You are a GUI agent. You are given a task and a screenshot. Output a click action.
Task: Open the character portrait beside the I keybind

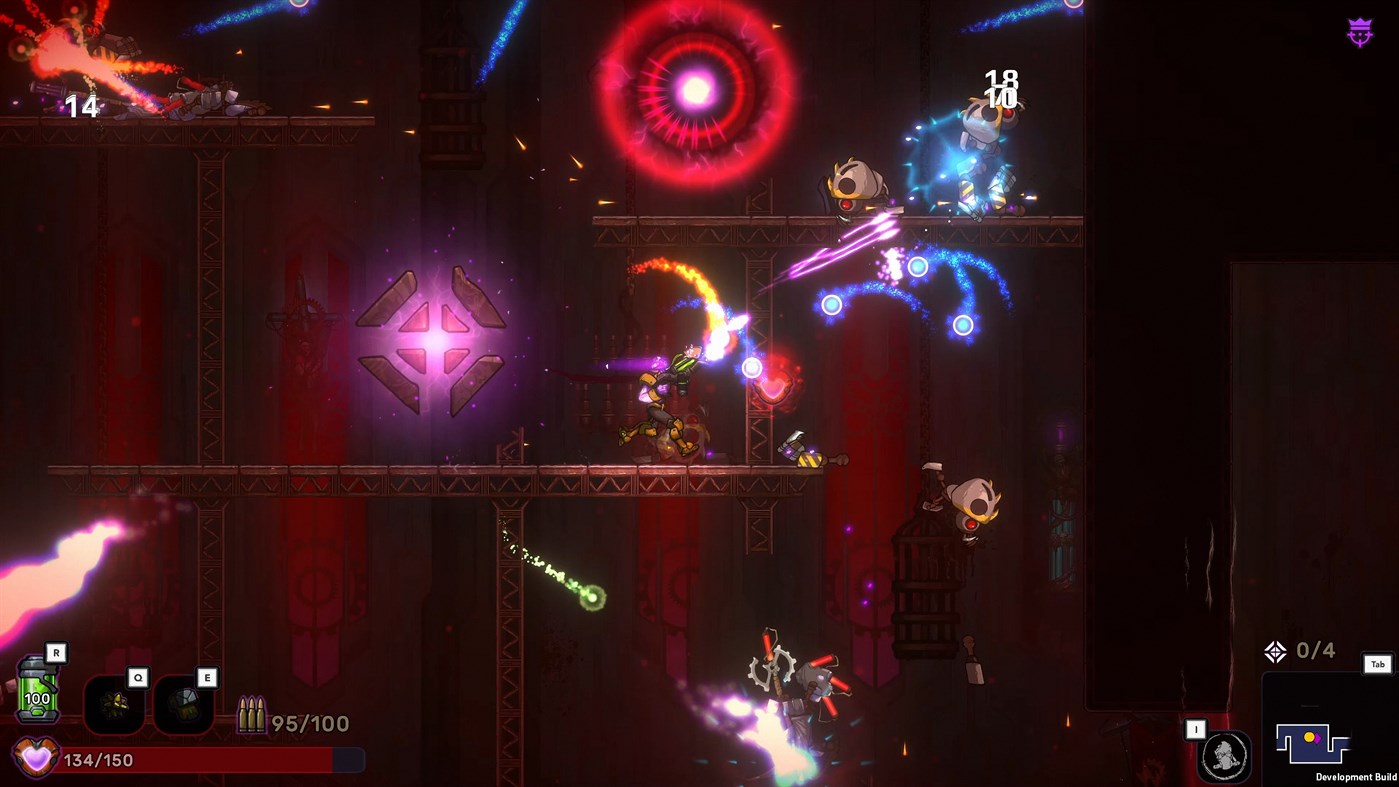(1224, 754)
